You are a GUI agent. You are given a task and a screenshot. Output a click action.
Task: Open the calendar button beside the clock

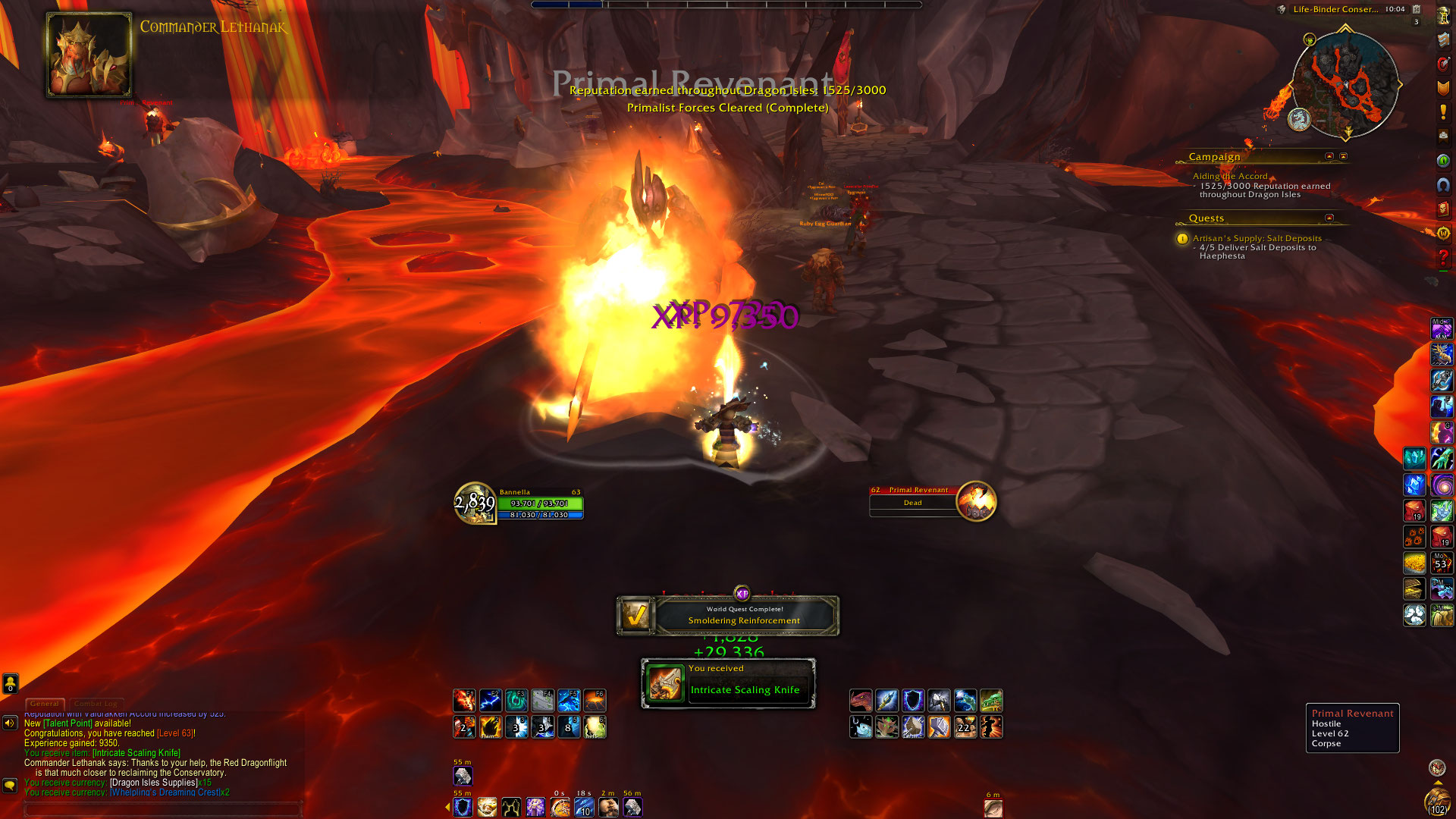1416,9
